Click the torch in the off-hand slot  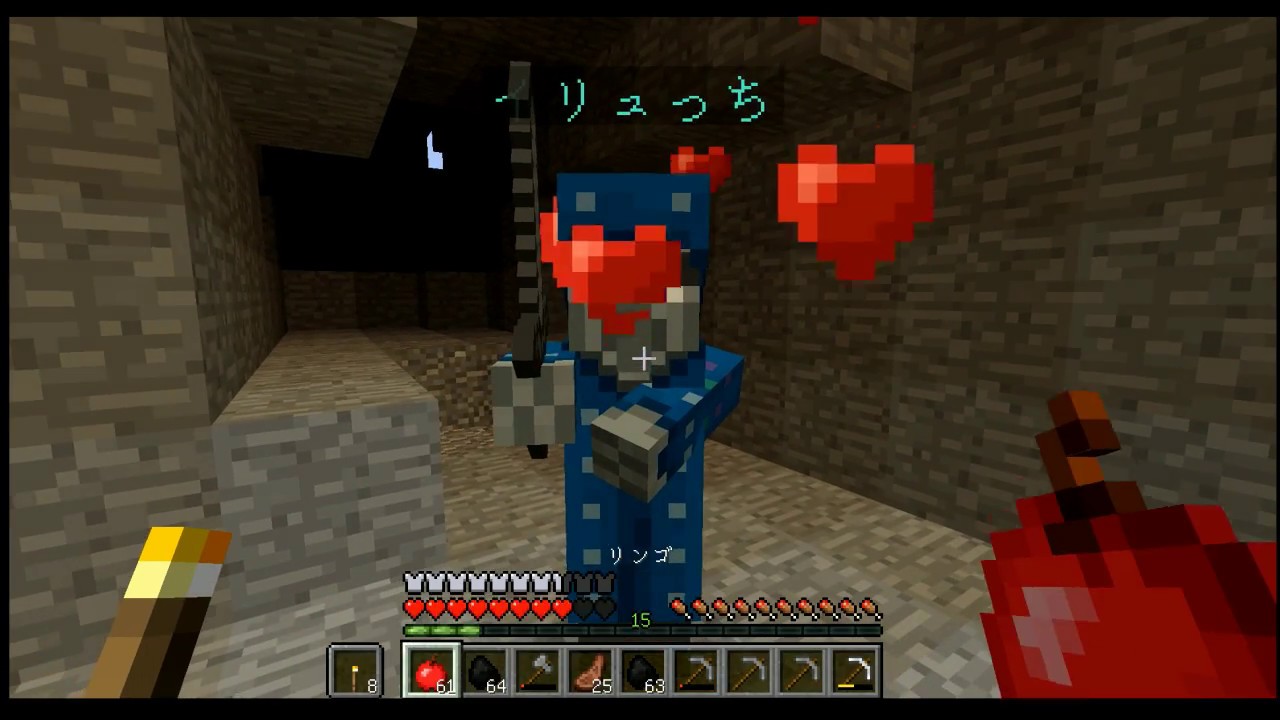tap(355, 668)
